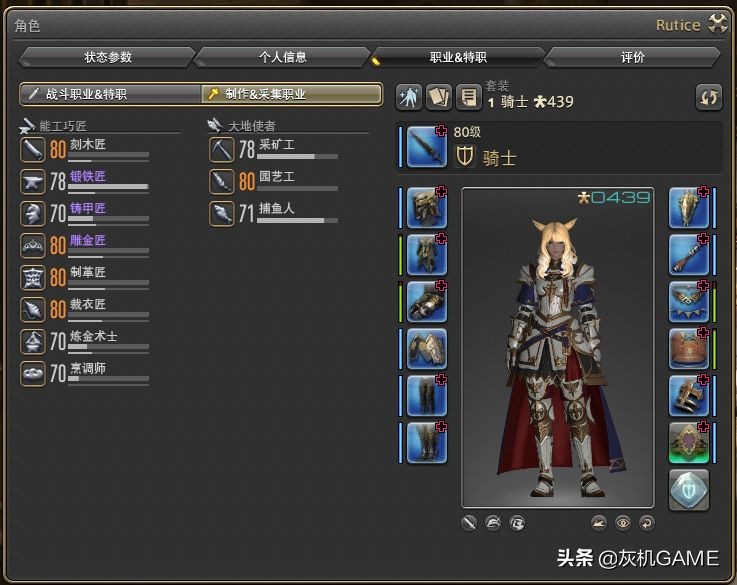Select the main hand sword slot
The height and width of the screenshot is (585, 737).
click(427, 148)
